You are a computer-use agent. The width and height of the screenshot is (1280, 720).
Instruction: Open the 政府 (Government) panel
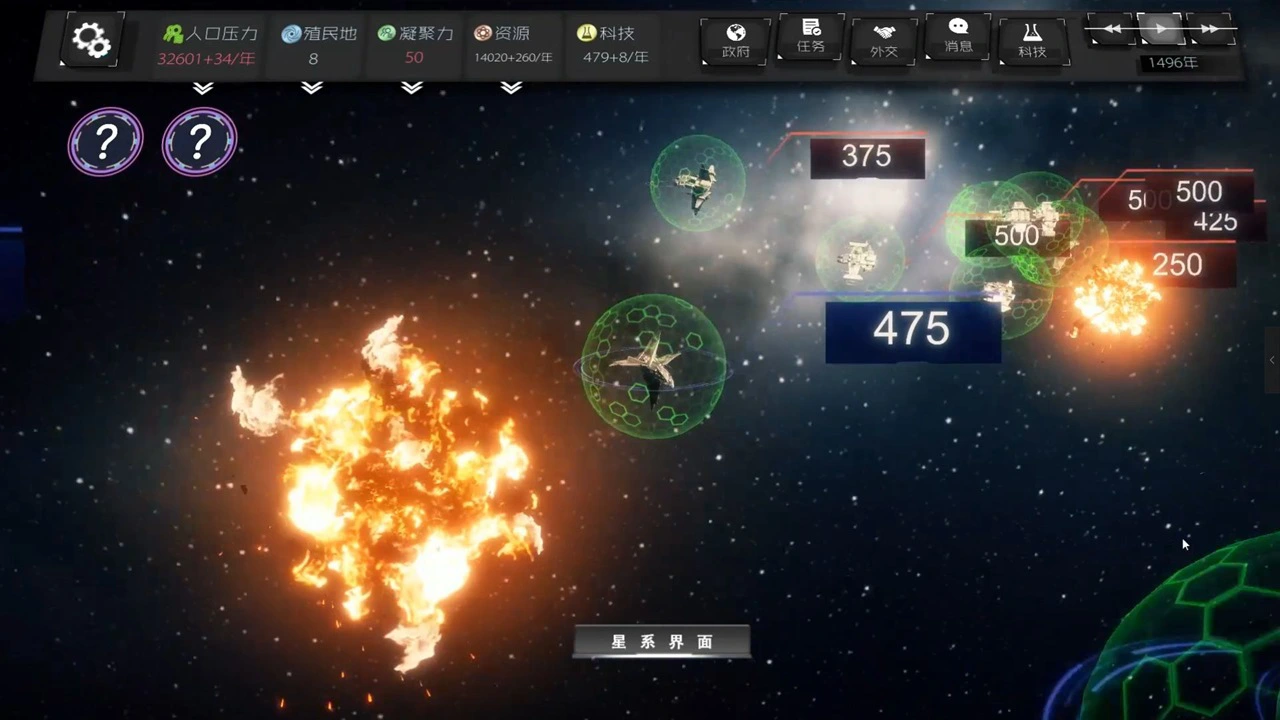tap(735, 41)
